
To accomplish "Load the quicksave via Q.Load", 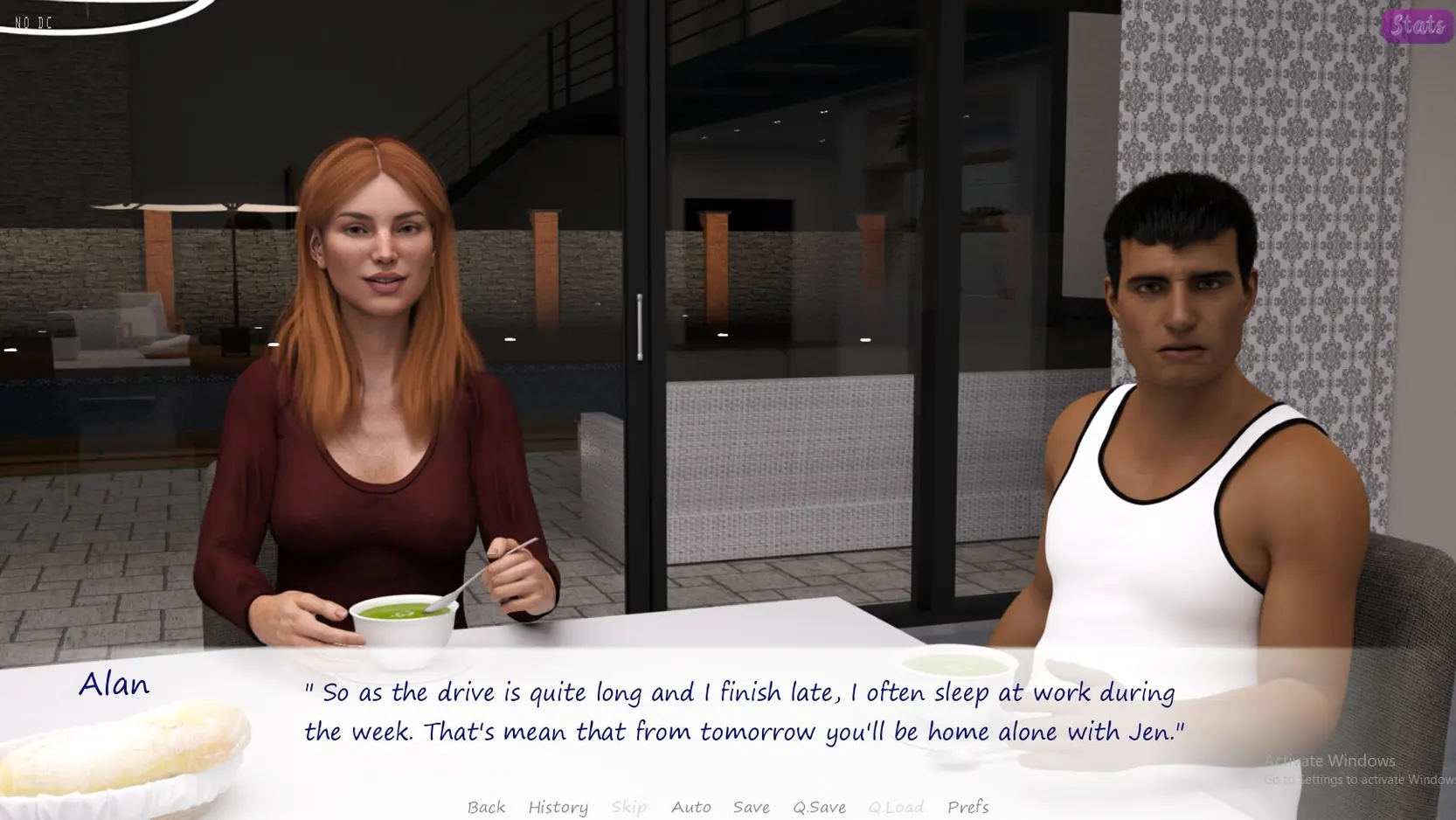I will [896, 806].
